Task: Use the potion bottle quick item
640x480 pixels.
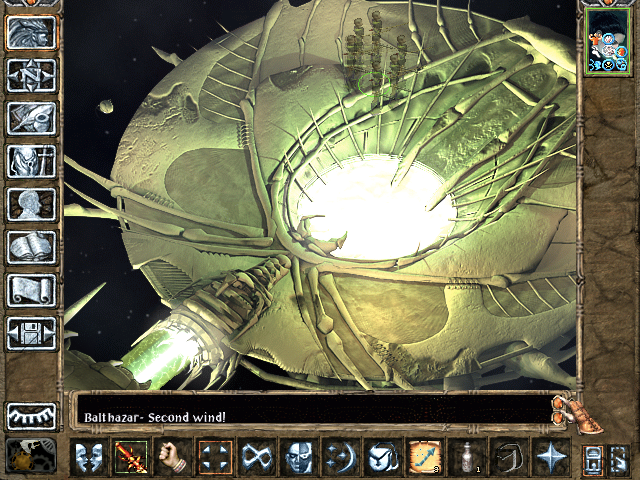Action: tap(468, 457)
